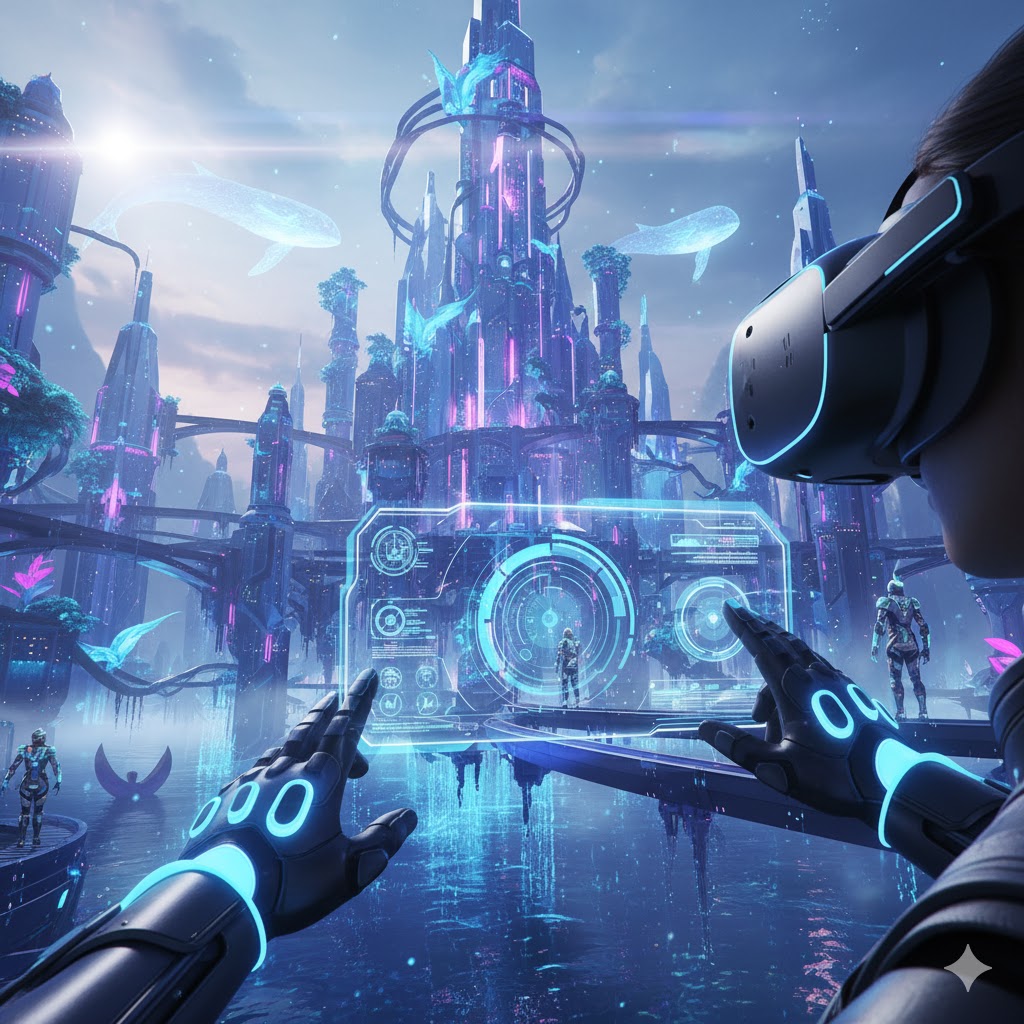Image resolution: width=1024 pixels, height=1024 pixels.
Task: Select the large central targeting dial
Action: pyautogui.click(x=548, y=617)
